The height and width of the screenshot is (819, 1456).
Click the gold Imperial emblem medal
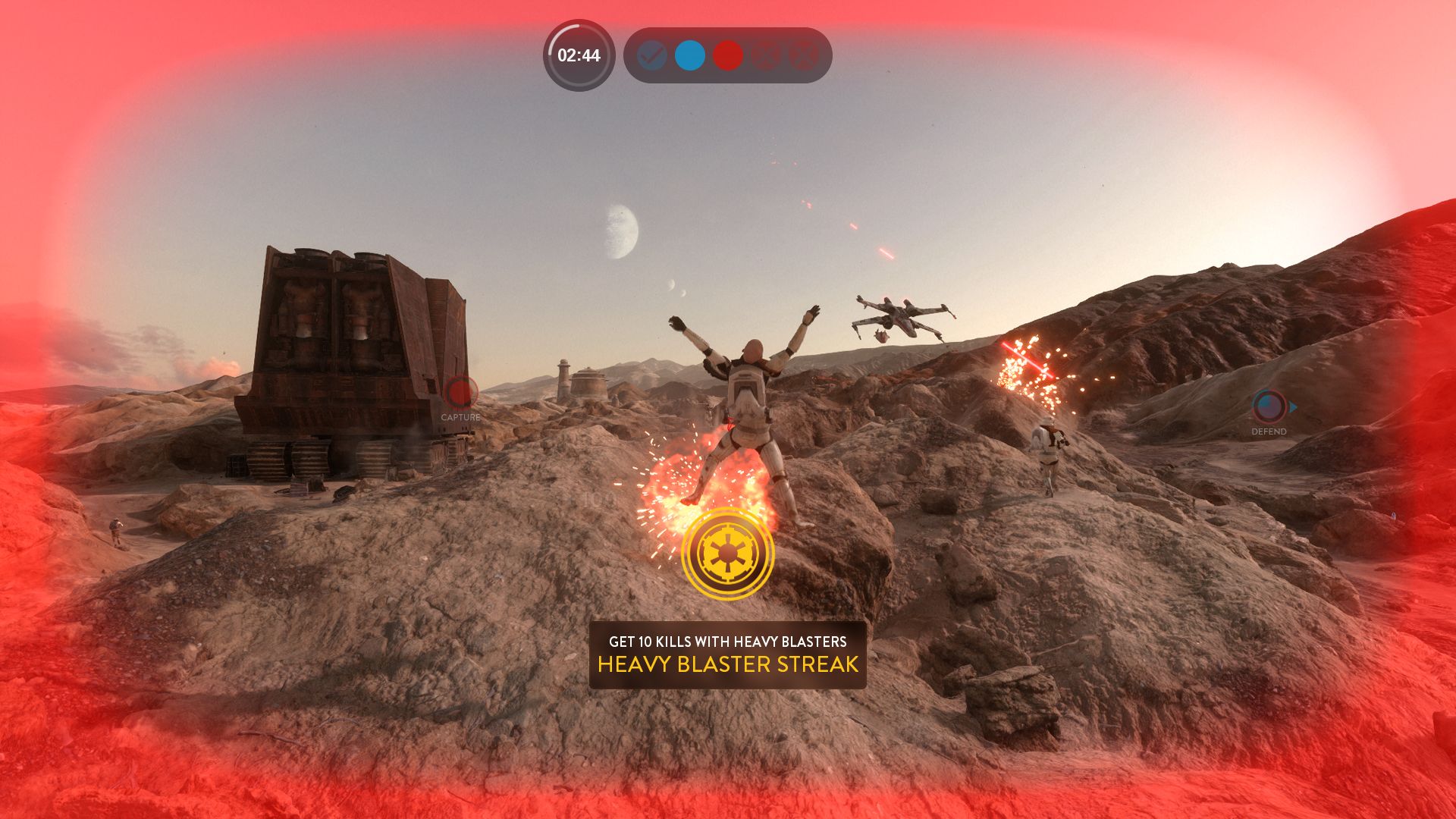click(727, 554)
